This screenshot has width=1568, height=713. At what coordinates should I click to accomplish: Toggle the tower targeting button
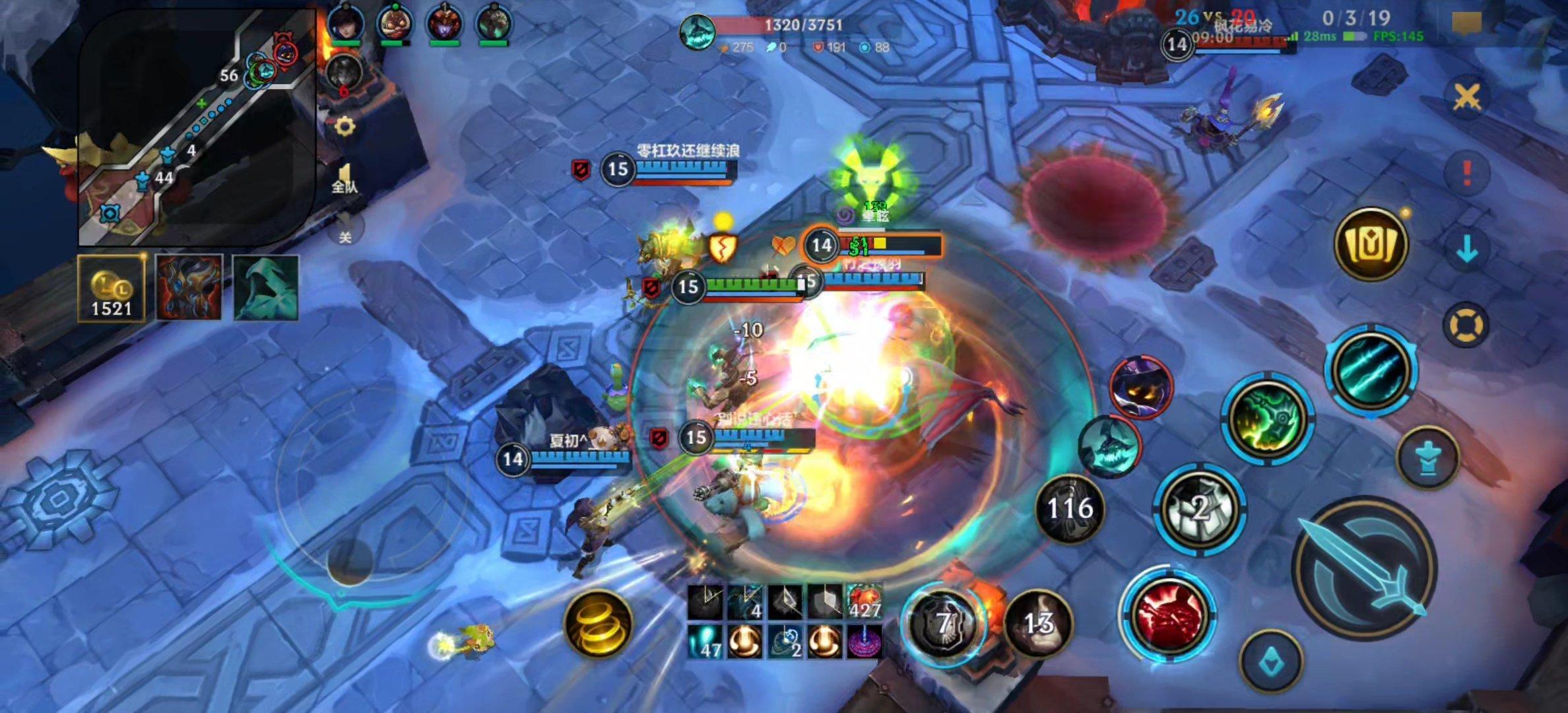pyautogui.click(x=1427, y=457)
